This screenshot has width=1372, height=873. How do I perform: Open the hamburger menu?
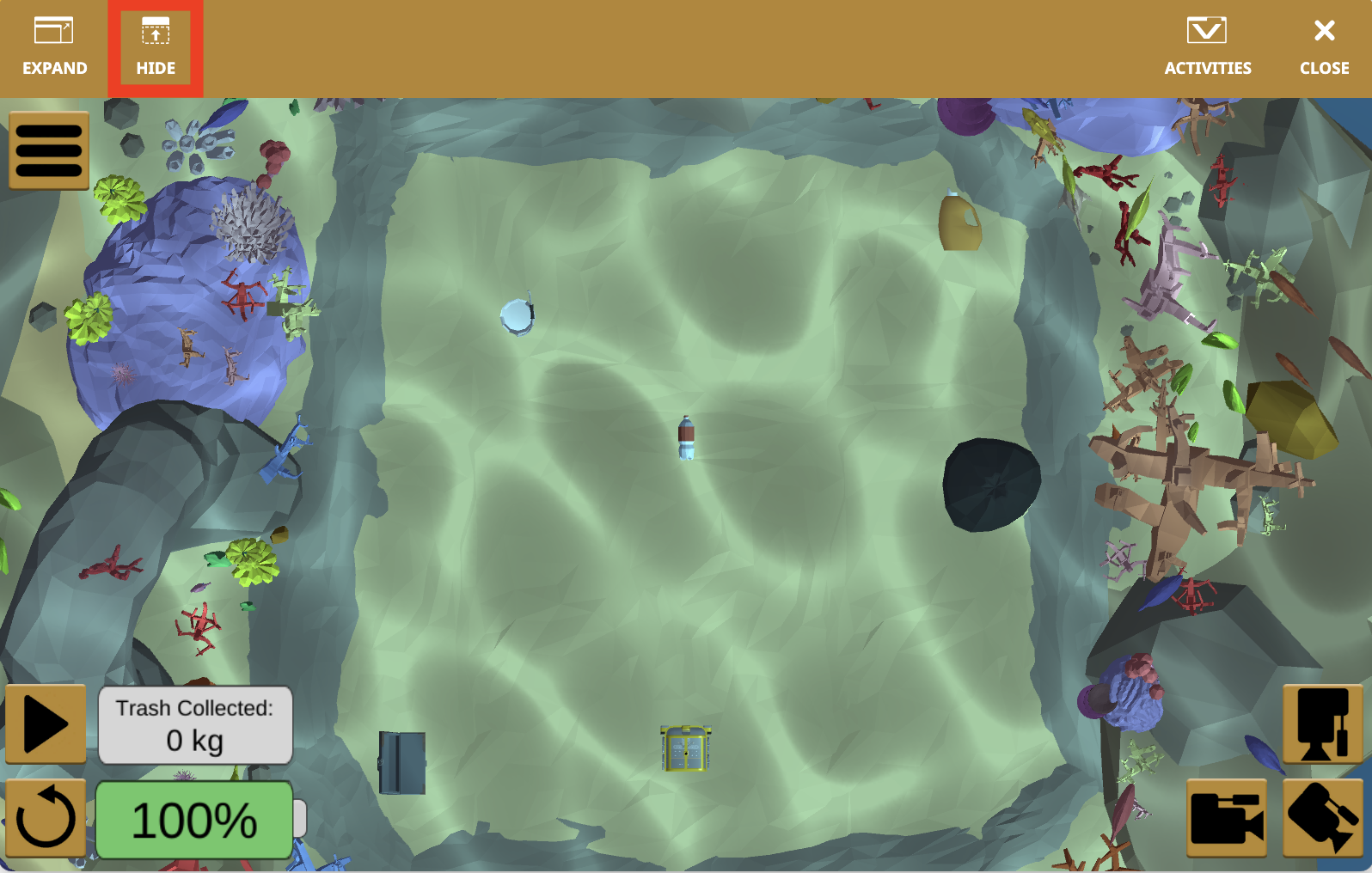(49, 150)
